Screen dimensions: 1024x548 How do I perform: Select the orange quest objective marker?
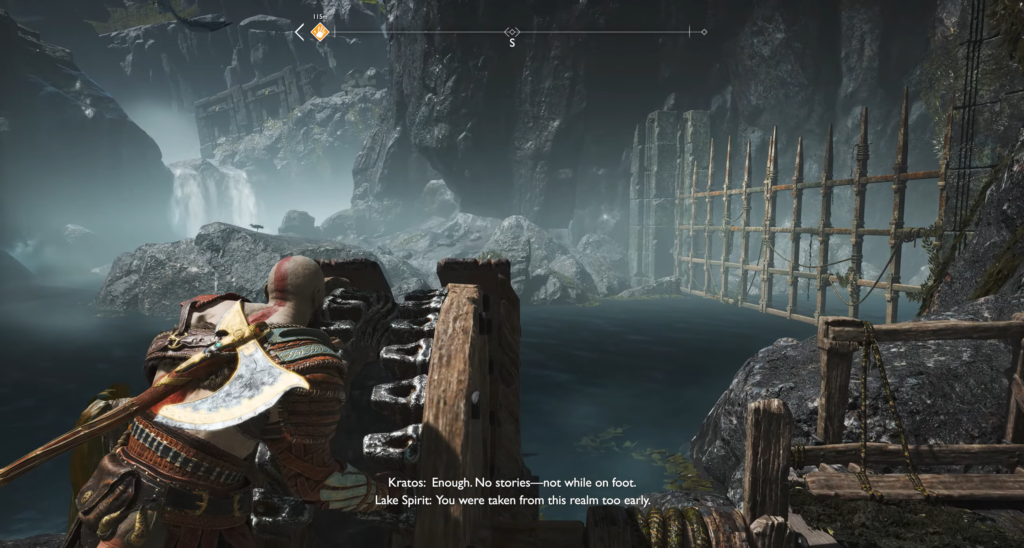coord(319,33)
